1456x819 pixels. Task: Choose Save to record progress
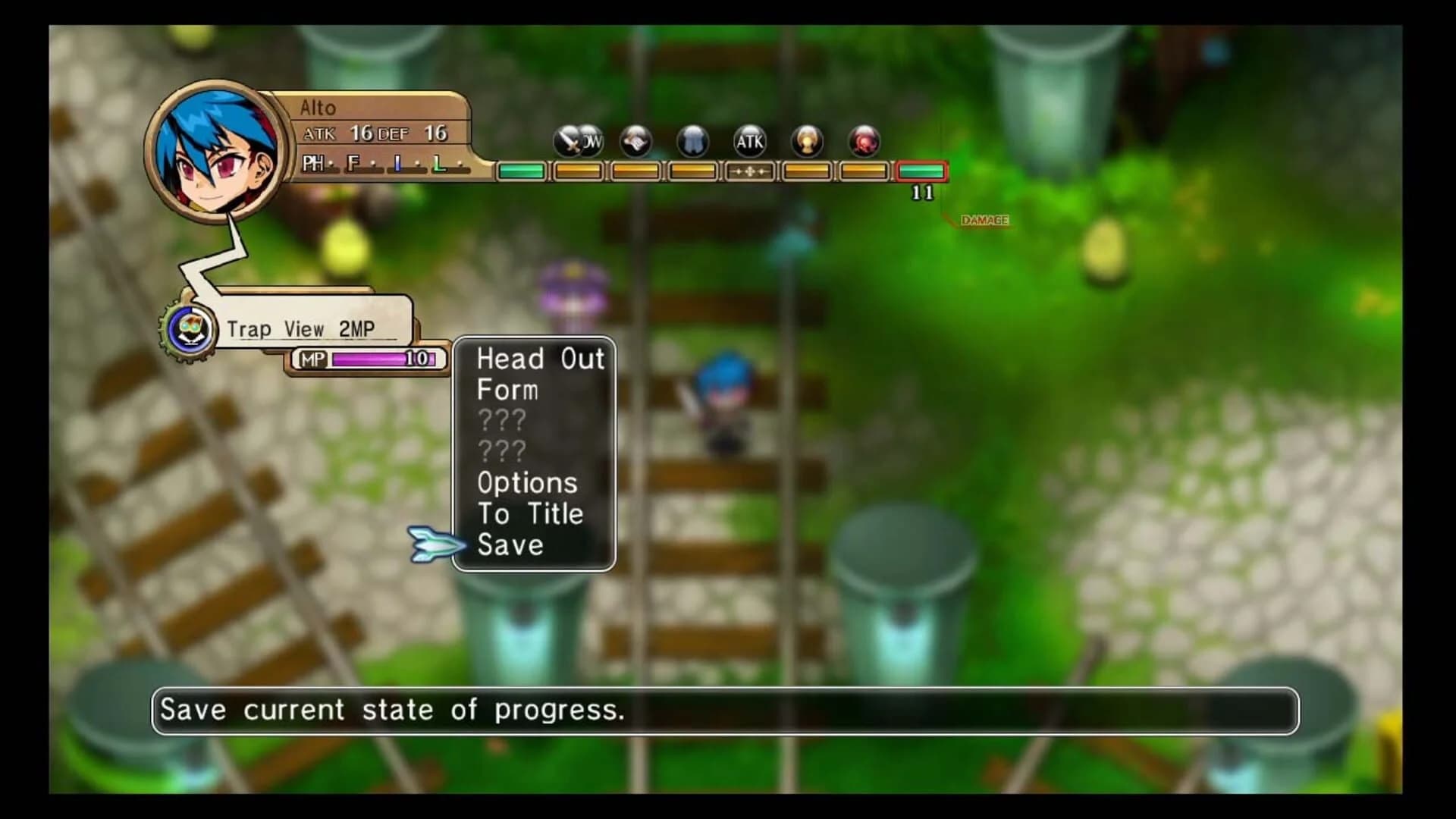click(513, 545)
